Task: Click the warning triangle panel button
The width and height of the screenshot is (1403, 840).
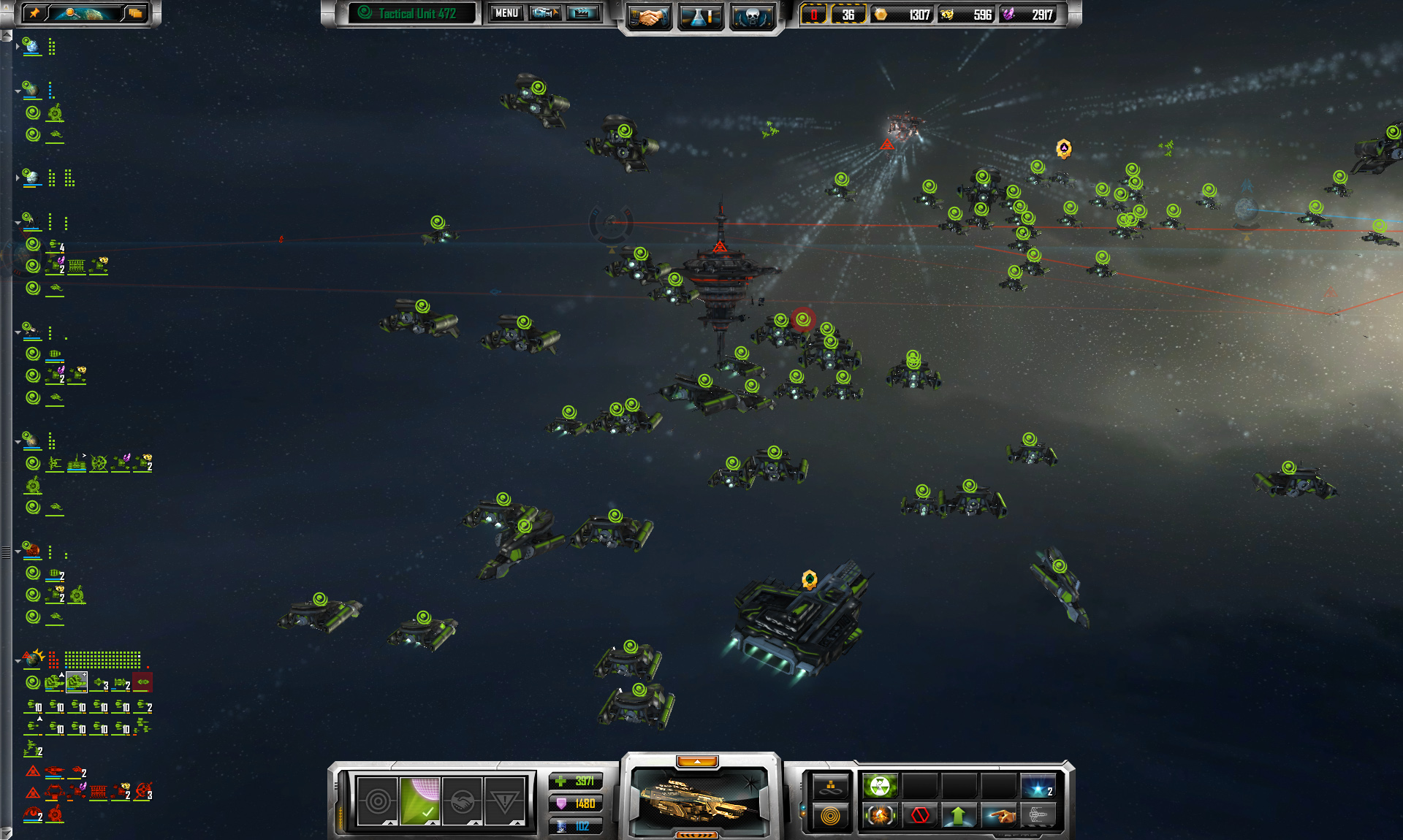Action: coord(504,801)
